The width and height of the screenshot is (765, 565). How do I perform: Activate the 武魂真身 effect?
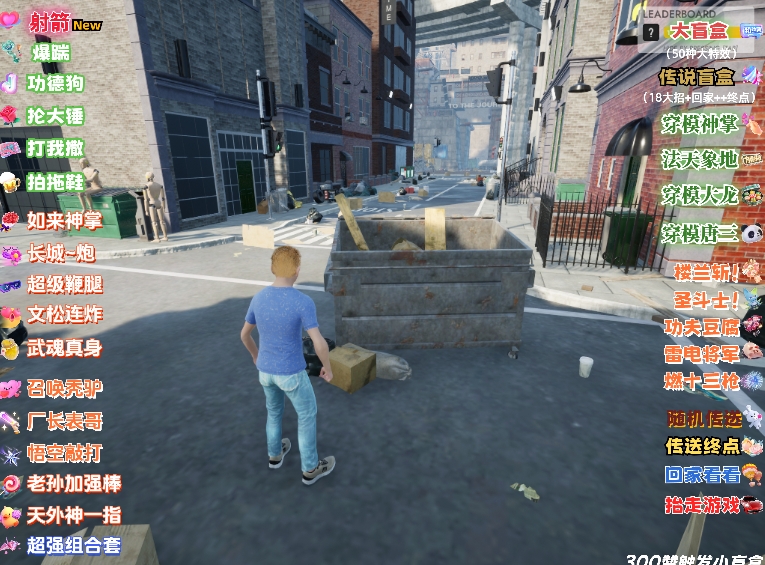pos(64,349)
